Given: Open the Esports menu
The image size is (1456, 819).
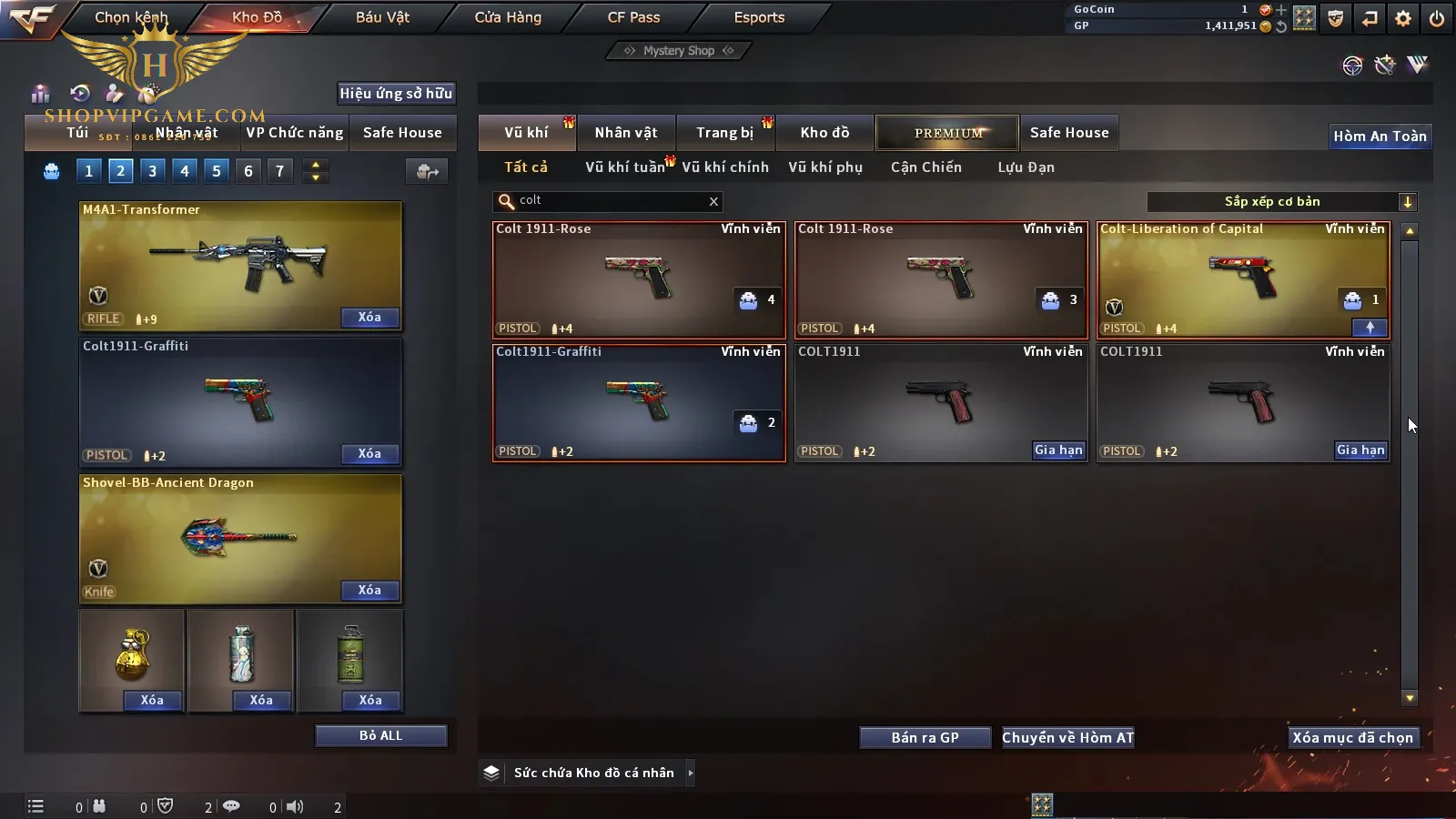Looking at the screenshot, I should coord(759,17).
